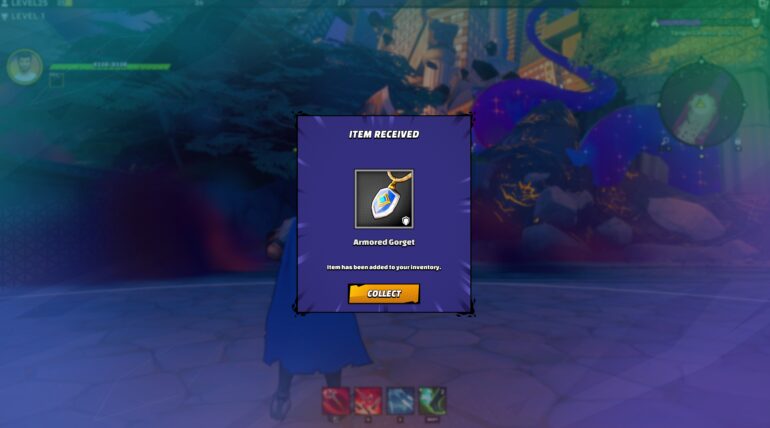Click the Armored Gorget item icon
The width and height of the screenshot is (770, 428).
[x=384, y=199]
